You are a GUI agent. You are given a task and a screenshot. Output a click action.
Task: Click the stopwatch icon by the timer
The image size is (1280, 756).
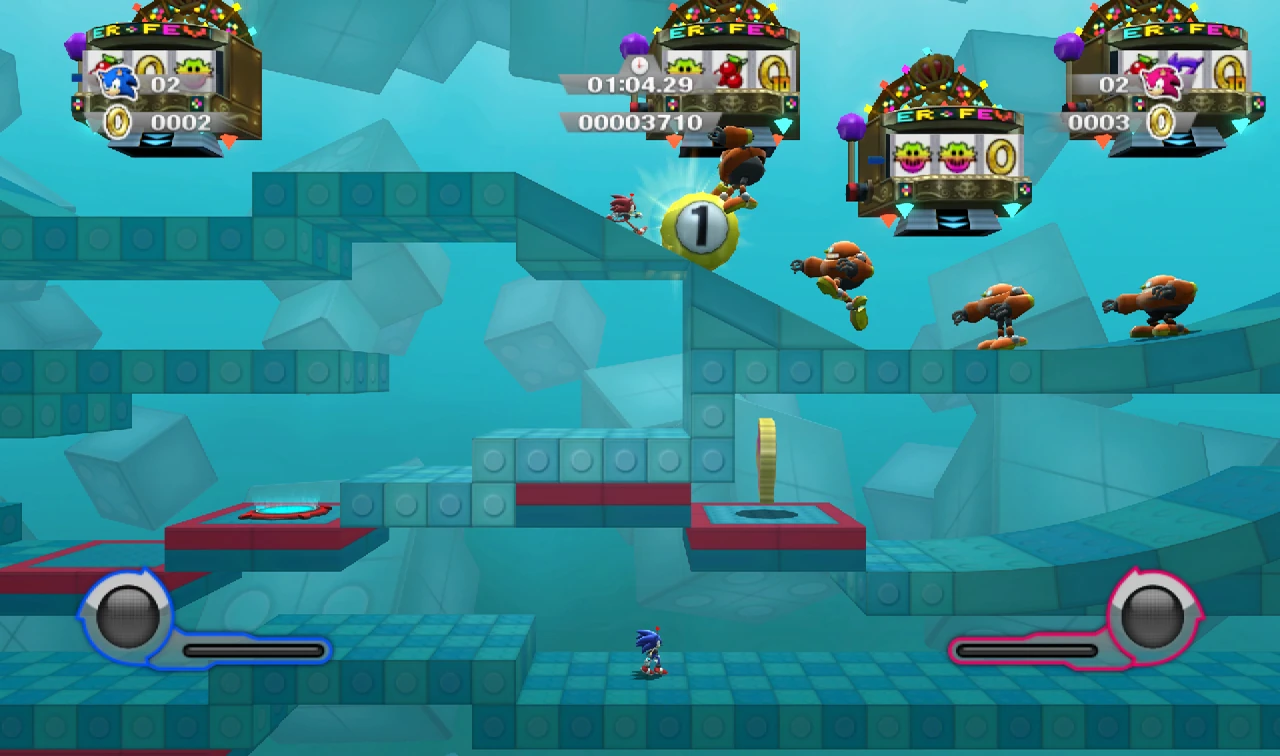[639, 64]
